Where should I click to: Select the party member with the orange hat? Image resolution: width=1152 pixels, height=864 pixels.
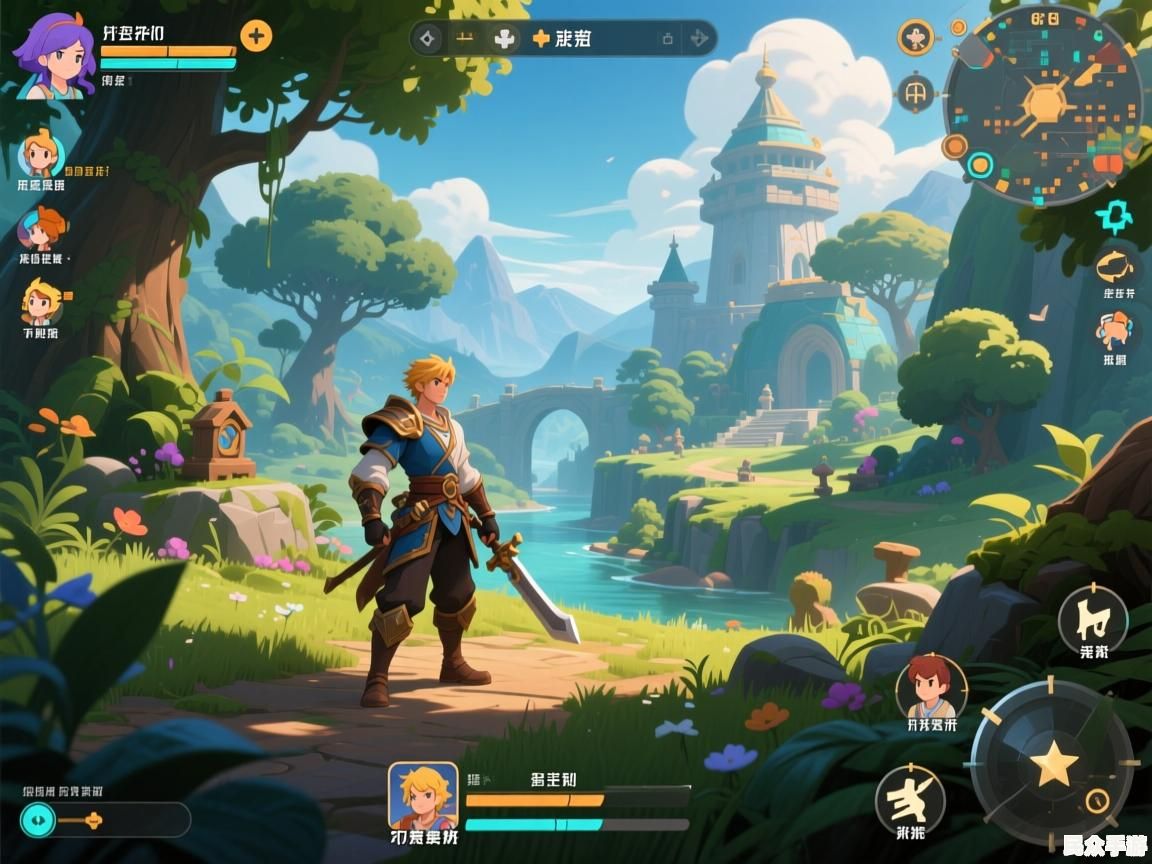(42, 230)
